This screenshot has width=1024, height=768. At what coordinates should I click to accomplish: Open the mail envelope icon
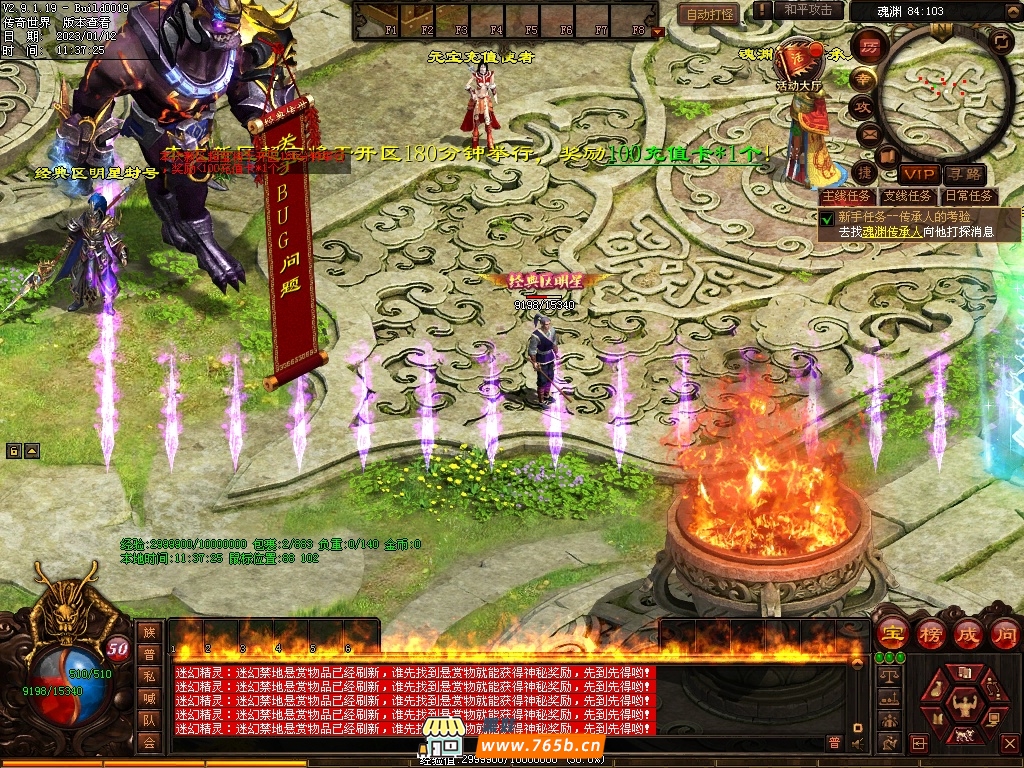[868, 133]
